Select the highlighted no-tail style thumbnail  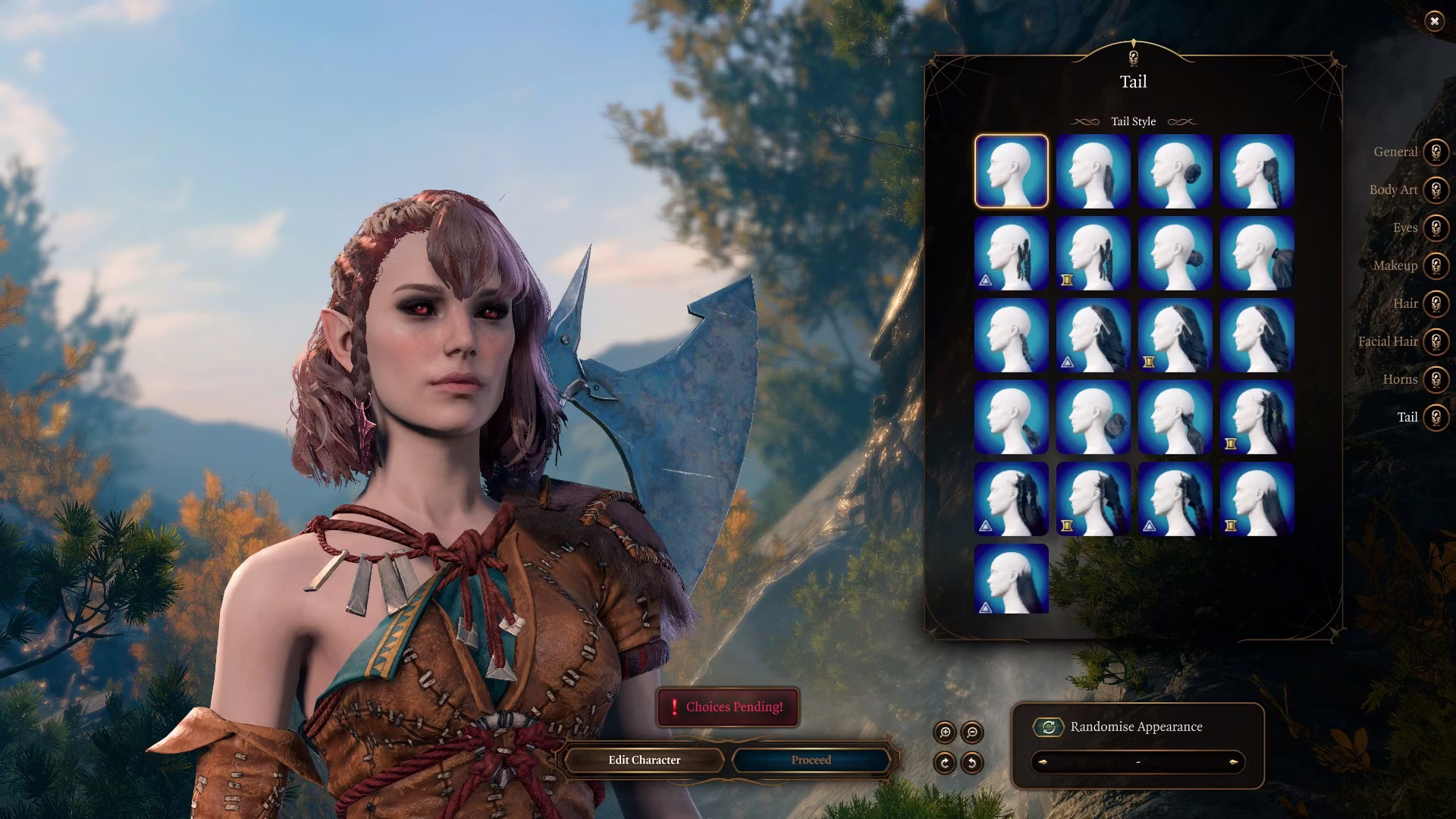tap(1011, 171)
